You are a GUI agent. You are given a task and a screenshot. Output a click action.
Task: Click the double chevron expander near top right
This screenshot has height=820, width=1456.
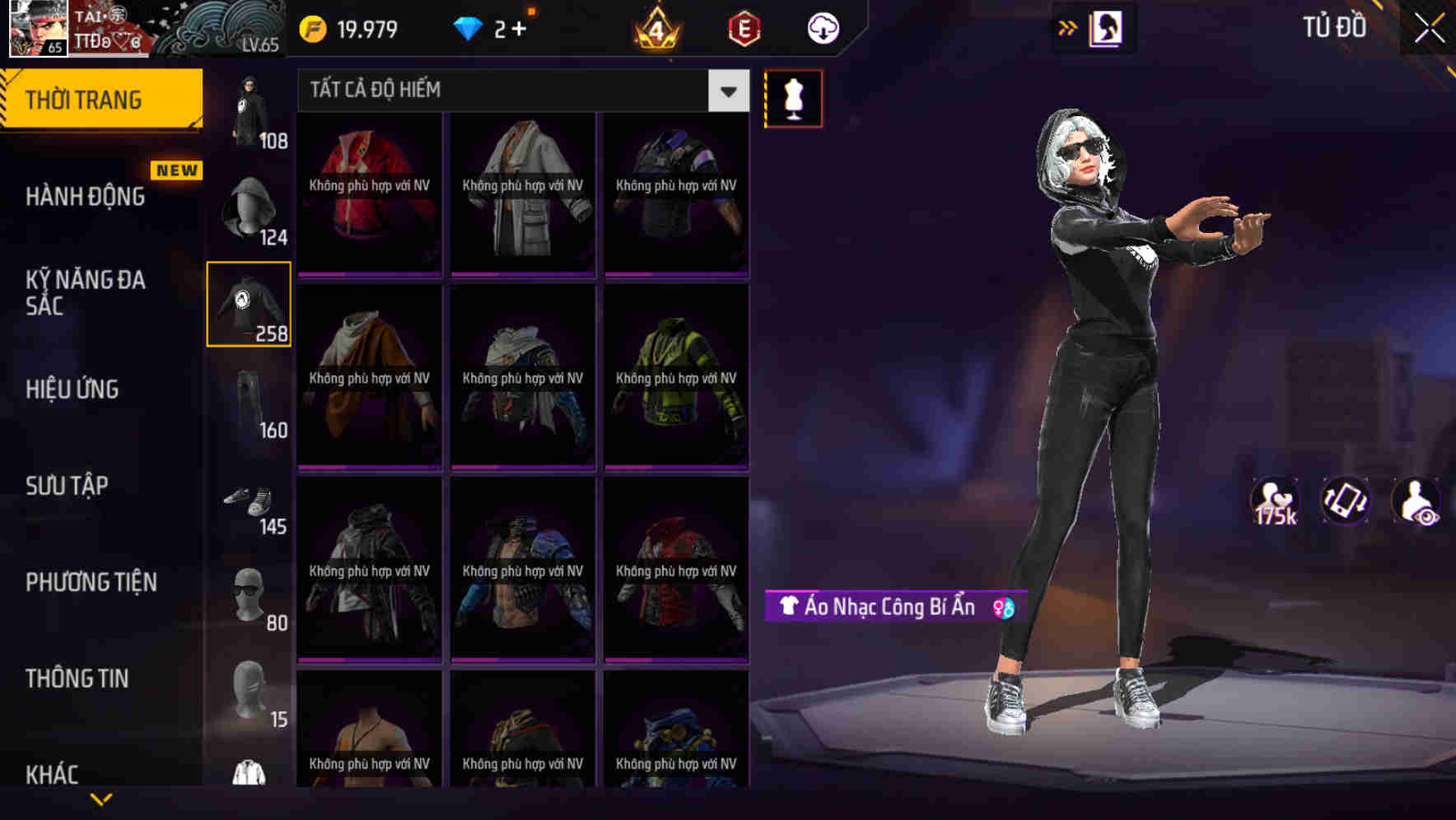[x=1066, y=27]
